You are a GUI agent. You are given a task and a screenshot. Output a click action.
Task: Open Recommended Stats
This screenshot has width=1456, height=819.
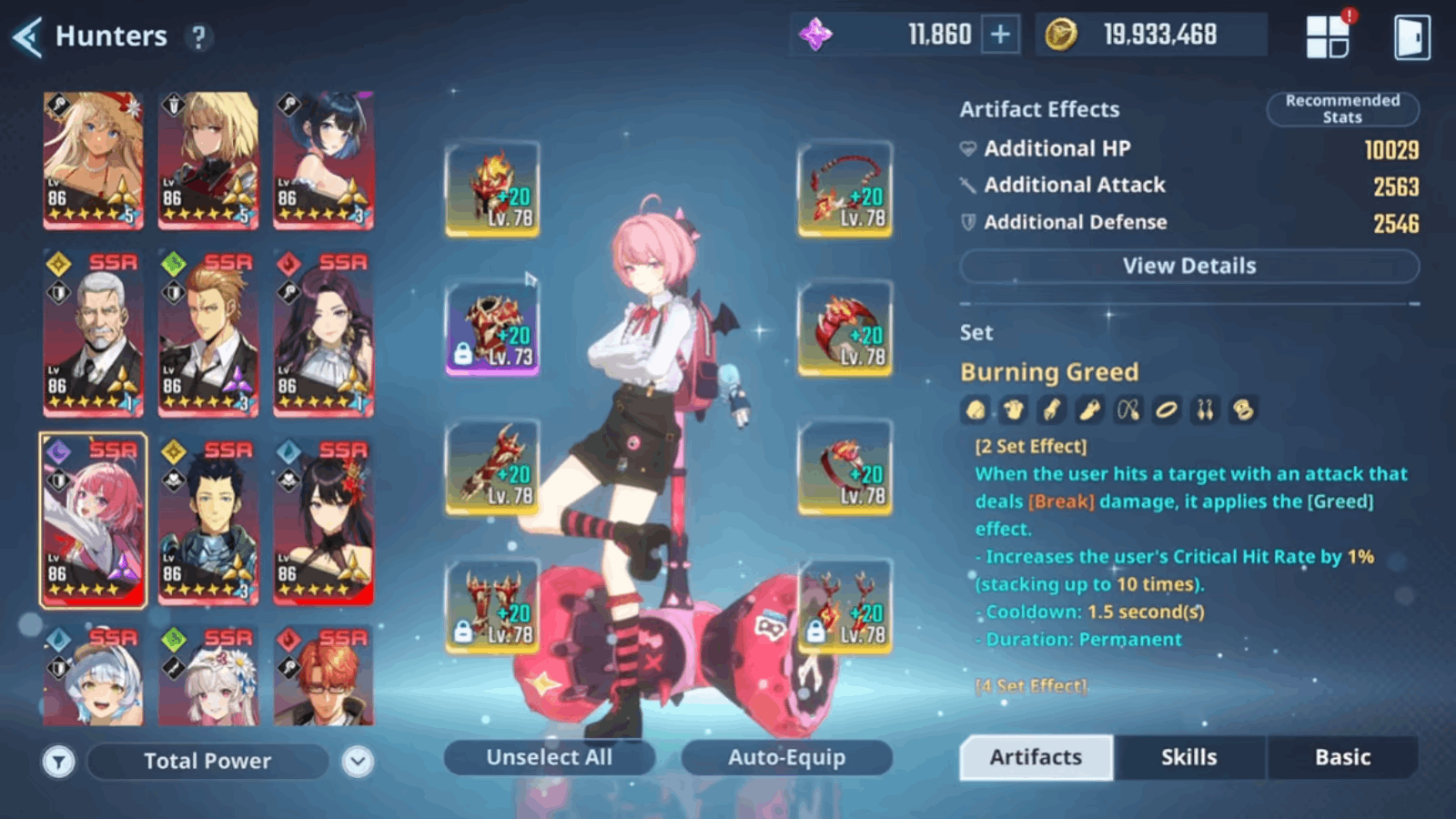(1342, 108)
